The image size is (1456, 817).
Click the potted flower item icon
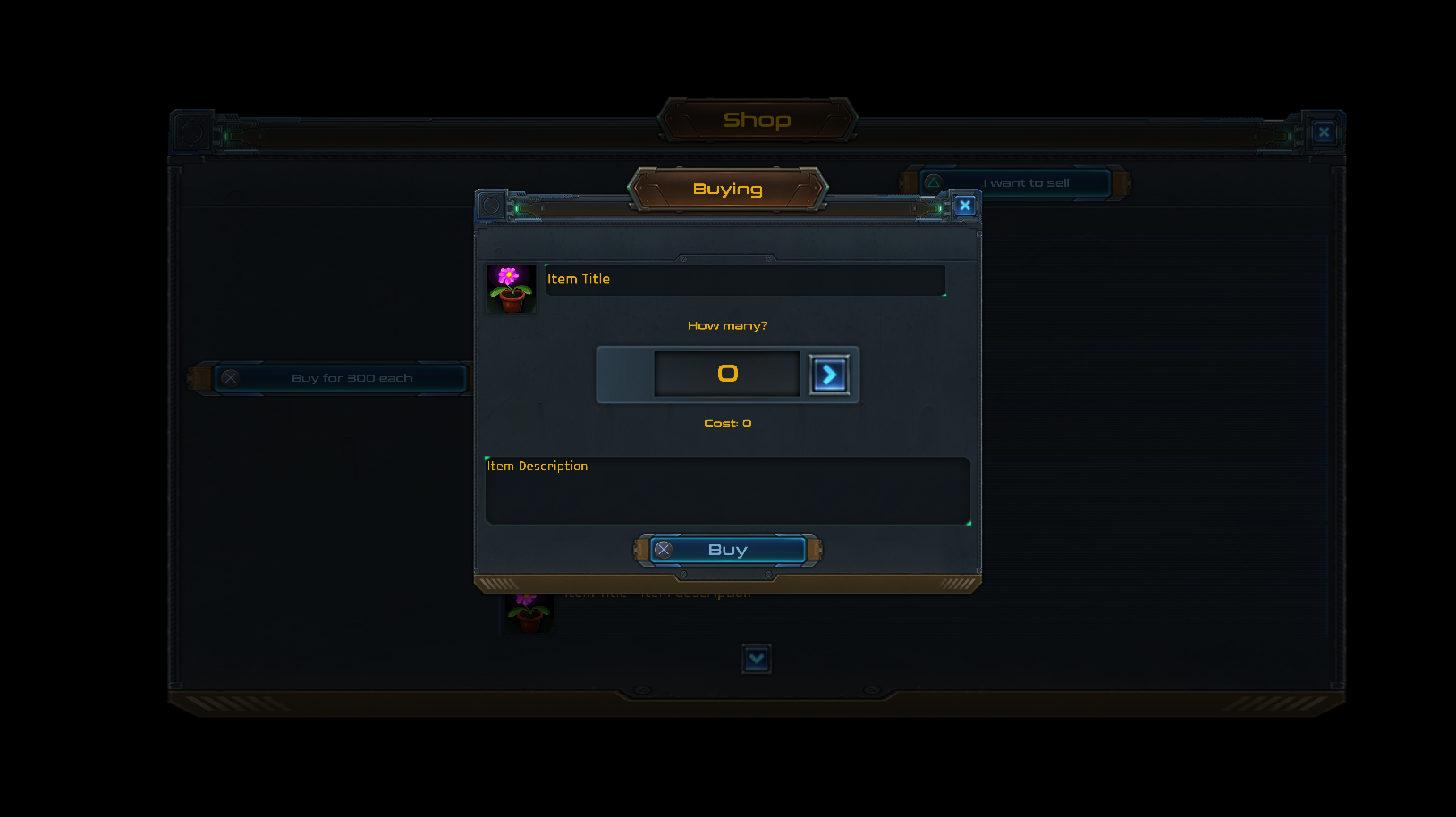[511, 288]
